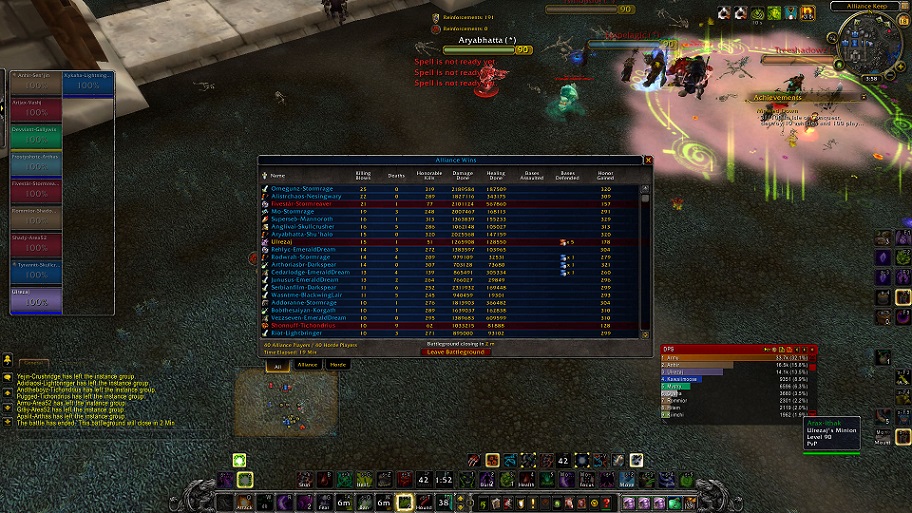Switch scoreboard to the Horde tab

[x=338, y=365]
